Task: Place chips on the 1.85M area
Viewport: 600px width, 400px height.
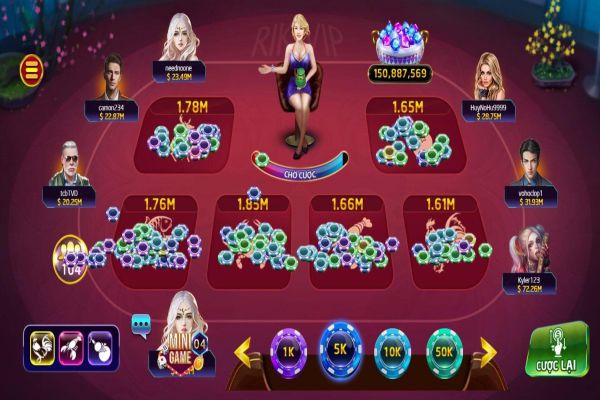Action: [254, 232]
